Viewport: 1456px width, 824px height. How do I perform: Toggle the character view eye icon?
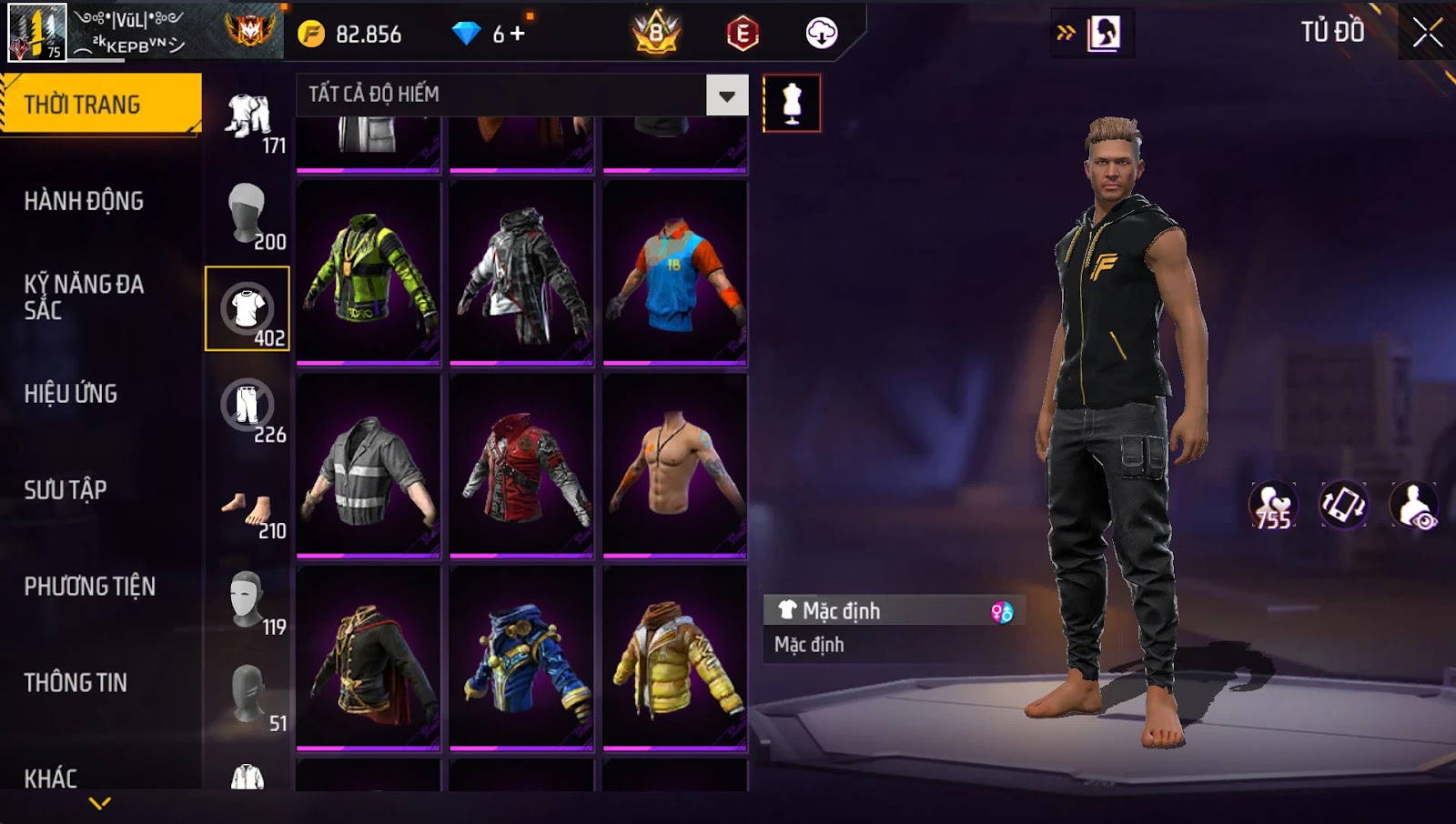pos(1415,506)
